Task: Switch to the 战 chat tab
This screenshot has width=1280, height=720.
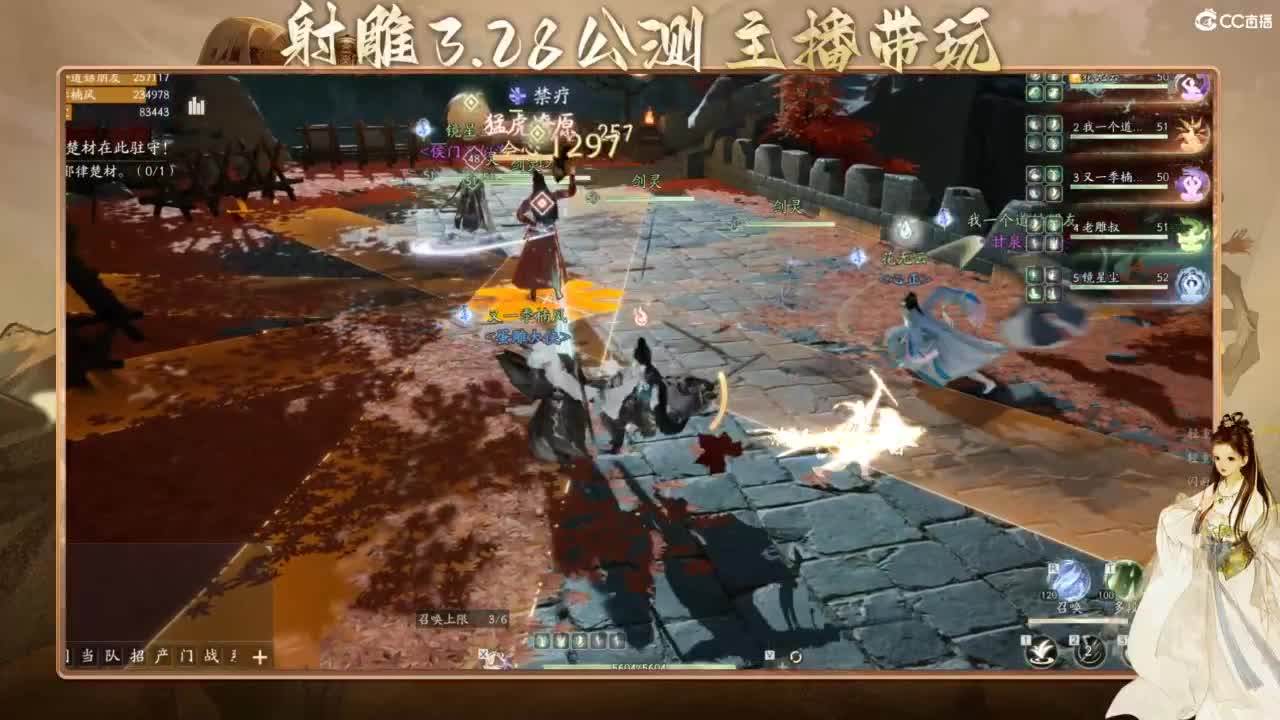Action: click(x=211, y=655)
